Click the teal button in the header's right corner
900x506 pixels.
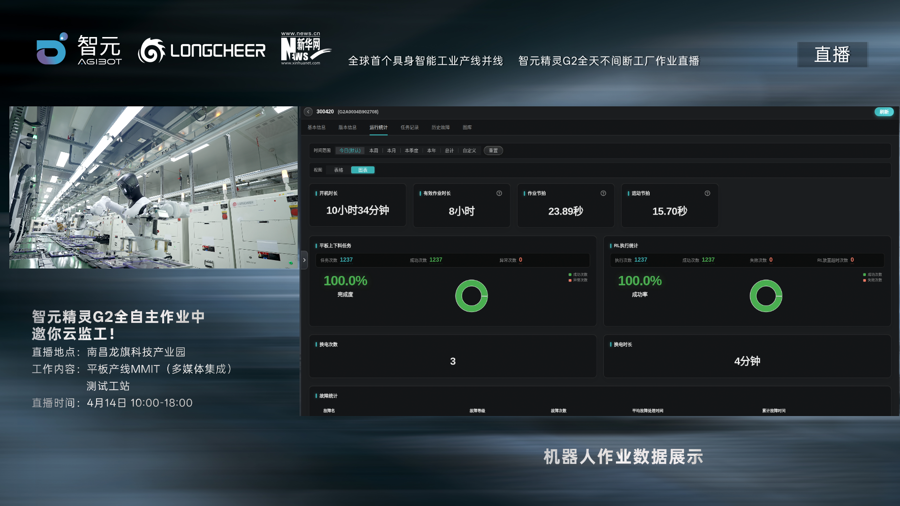pos(883,112)
